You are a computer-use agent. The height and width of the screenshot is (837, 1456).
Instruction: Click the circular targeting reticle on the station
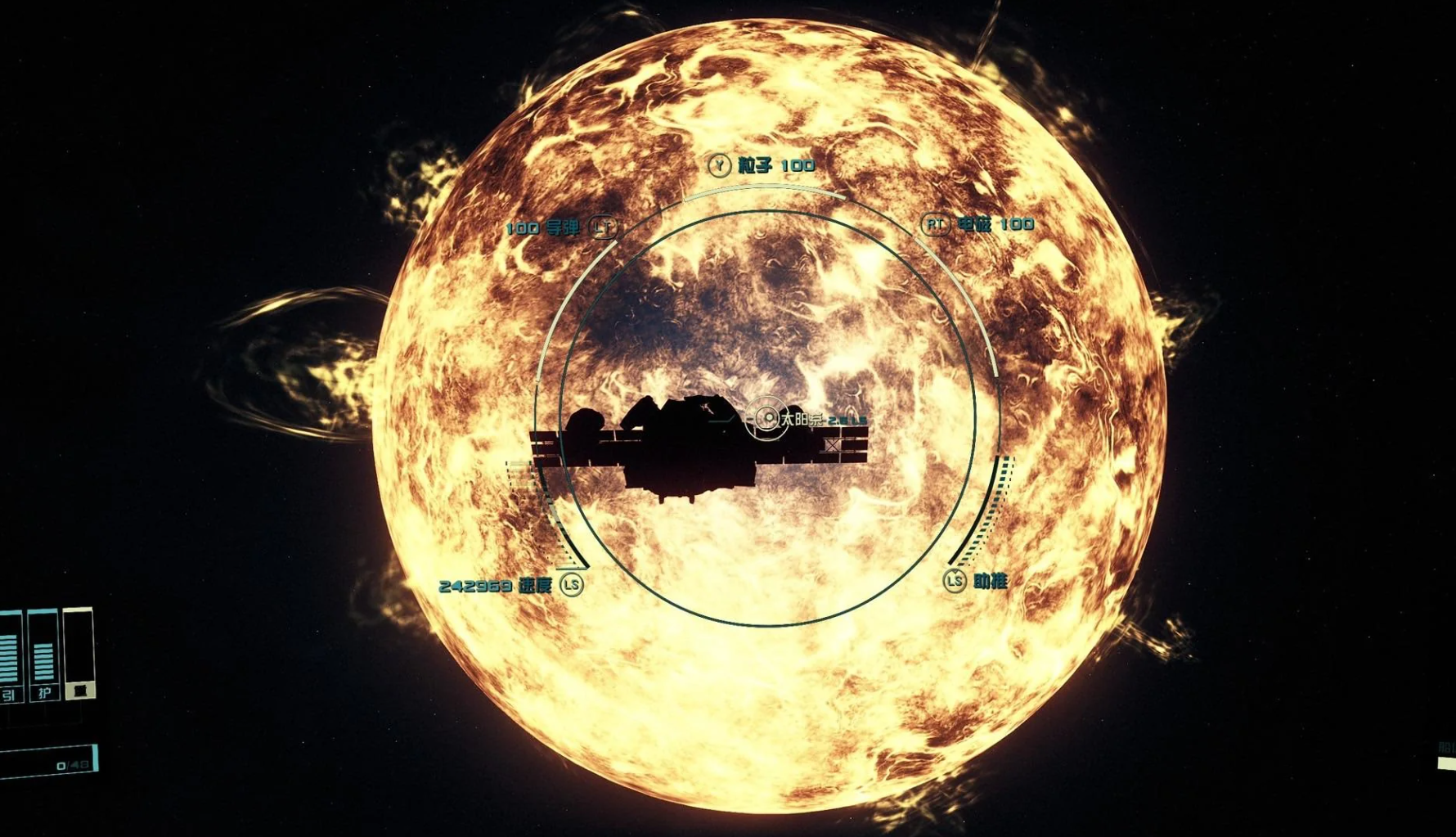tap(766, 418)
